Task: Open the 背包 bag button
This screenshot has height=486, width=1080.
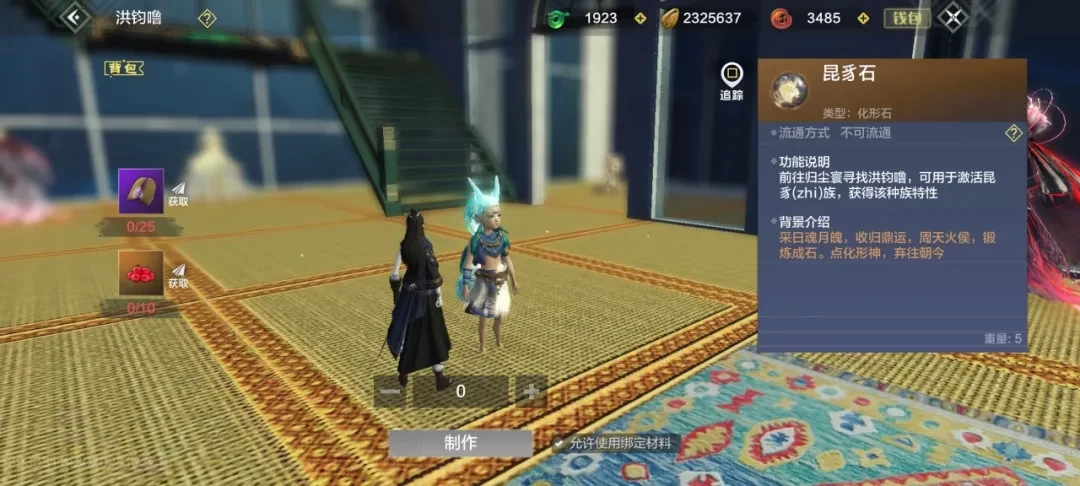Action: click(124, 68)
